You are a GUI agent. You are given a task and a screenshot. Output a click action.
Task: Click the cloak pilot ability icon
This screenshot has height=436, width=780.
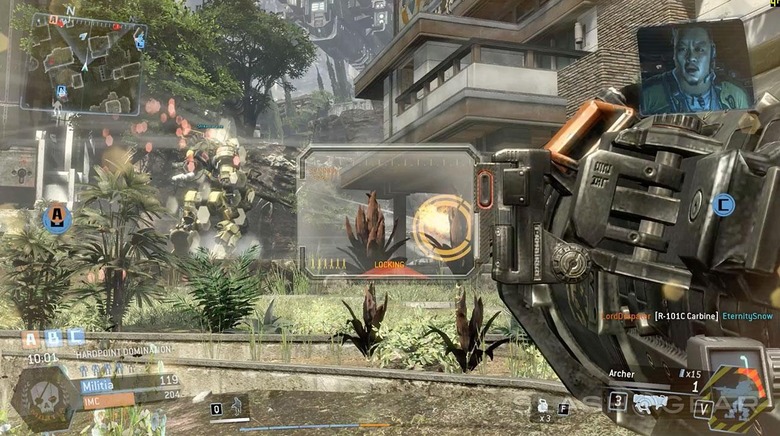(x=234, y=407)
